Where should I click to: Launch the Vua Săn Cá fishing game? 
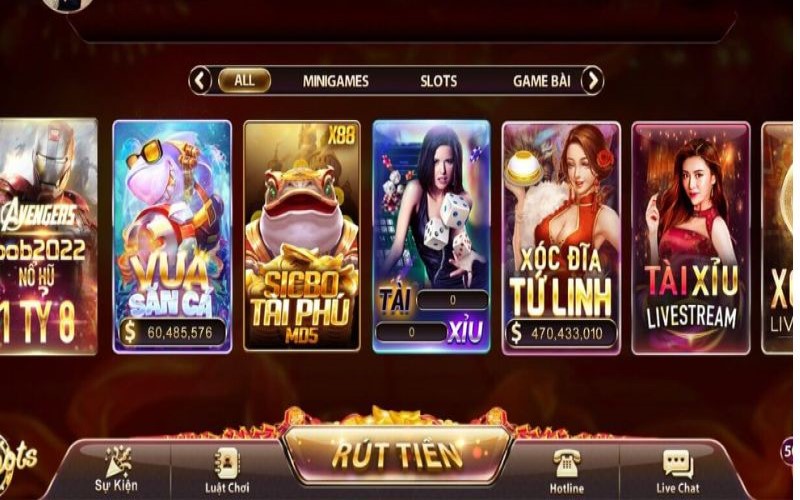(x=172, y=236)
